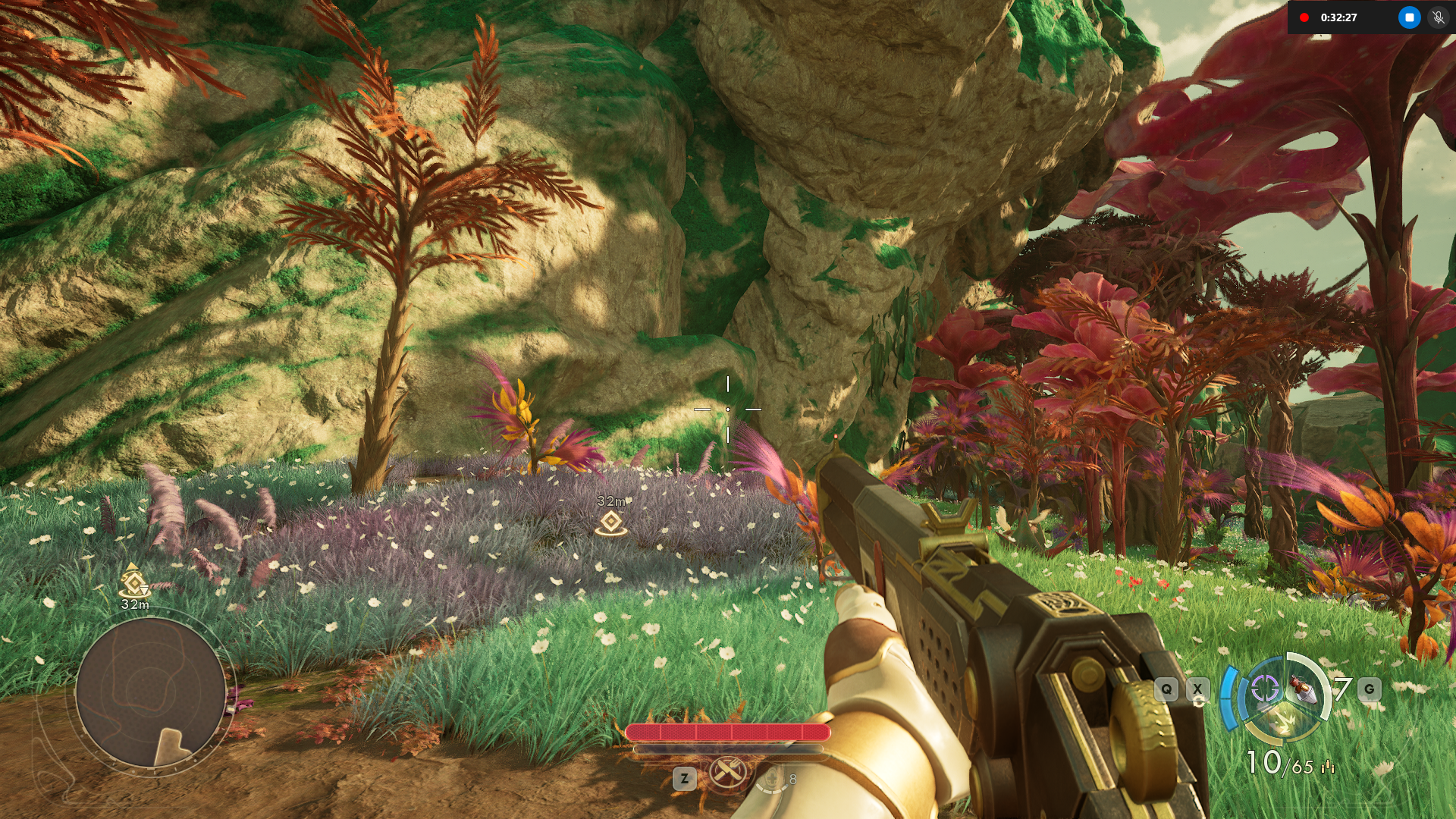Select the waypoint marker in the purple grass
Viewport: 1456px width, 819px height.
click(x=611, y=522)
